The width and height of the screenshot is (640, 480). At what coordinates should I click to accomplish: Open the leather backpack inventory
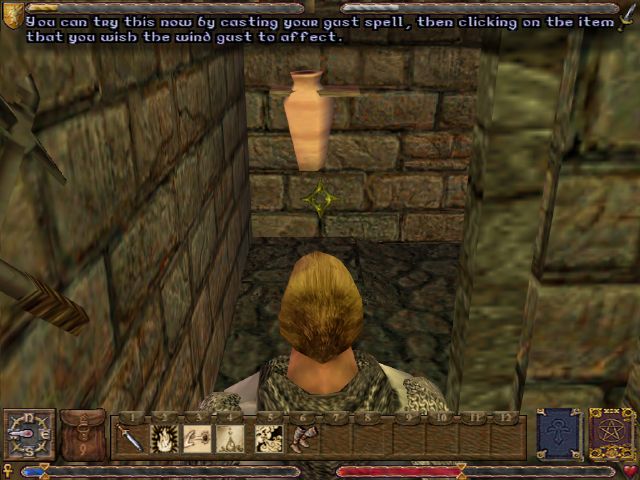click(x=82, y=434)
